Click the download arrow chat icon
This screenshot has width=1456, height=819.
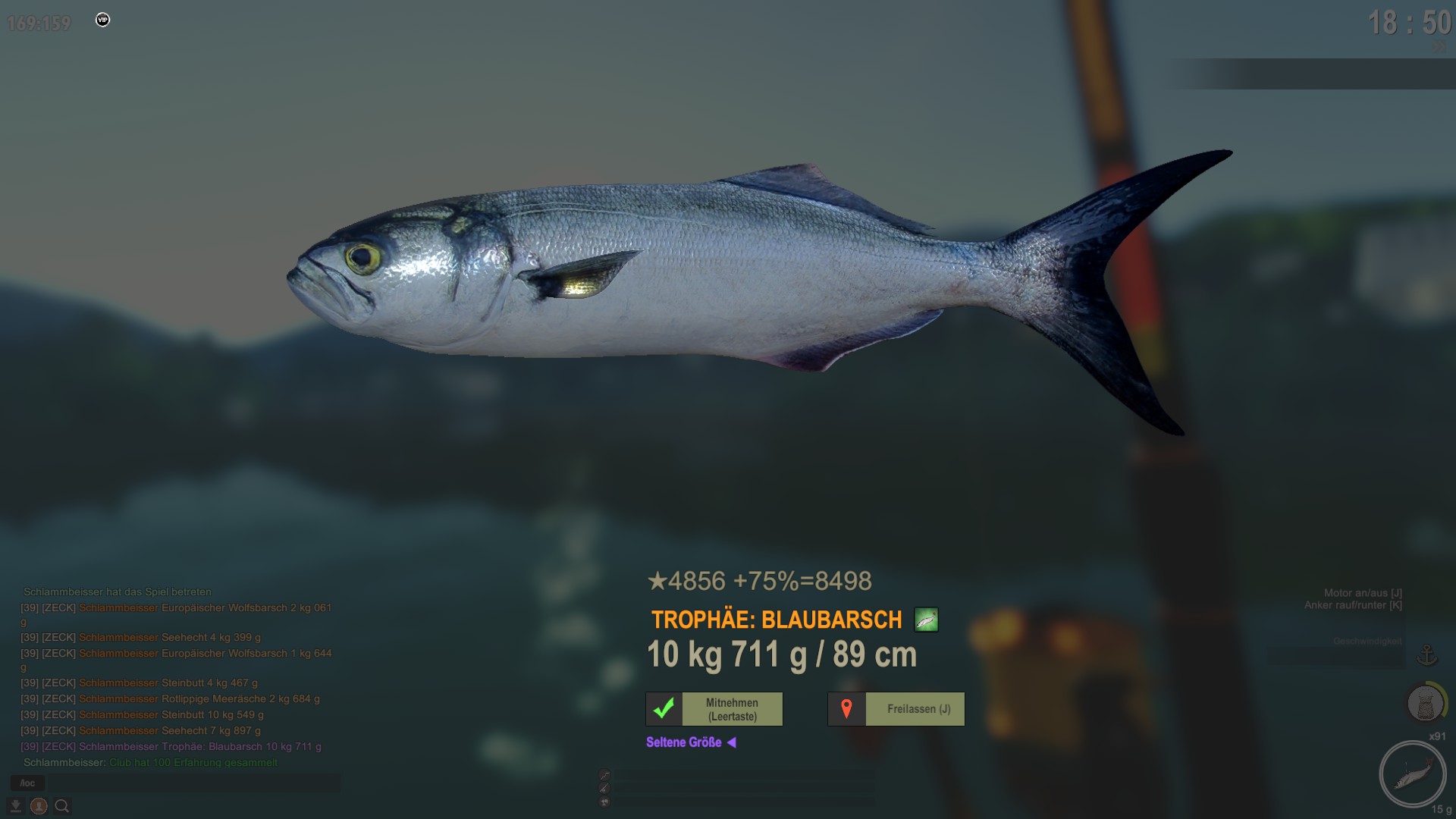(15, 806)
